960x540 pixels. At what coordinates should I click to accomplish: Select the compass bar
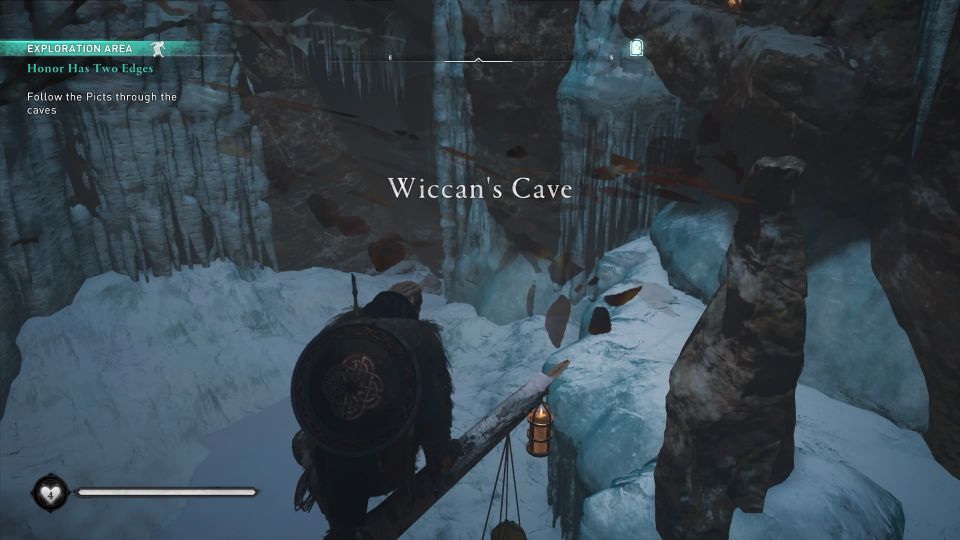tap(478, 60)
